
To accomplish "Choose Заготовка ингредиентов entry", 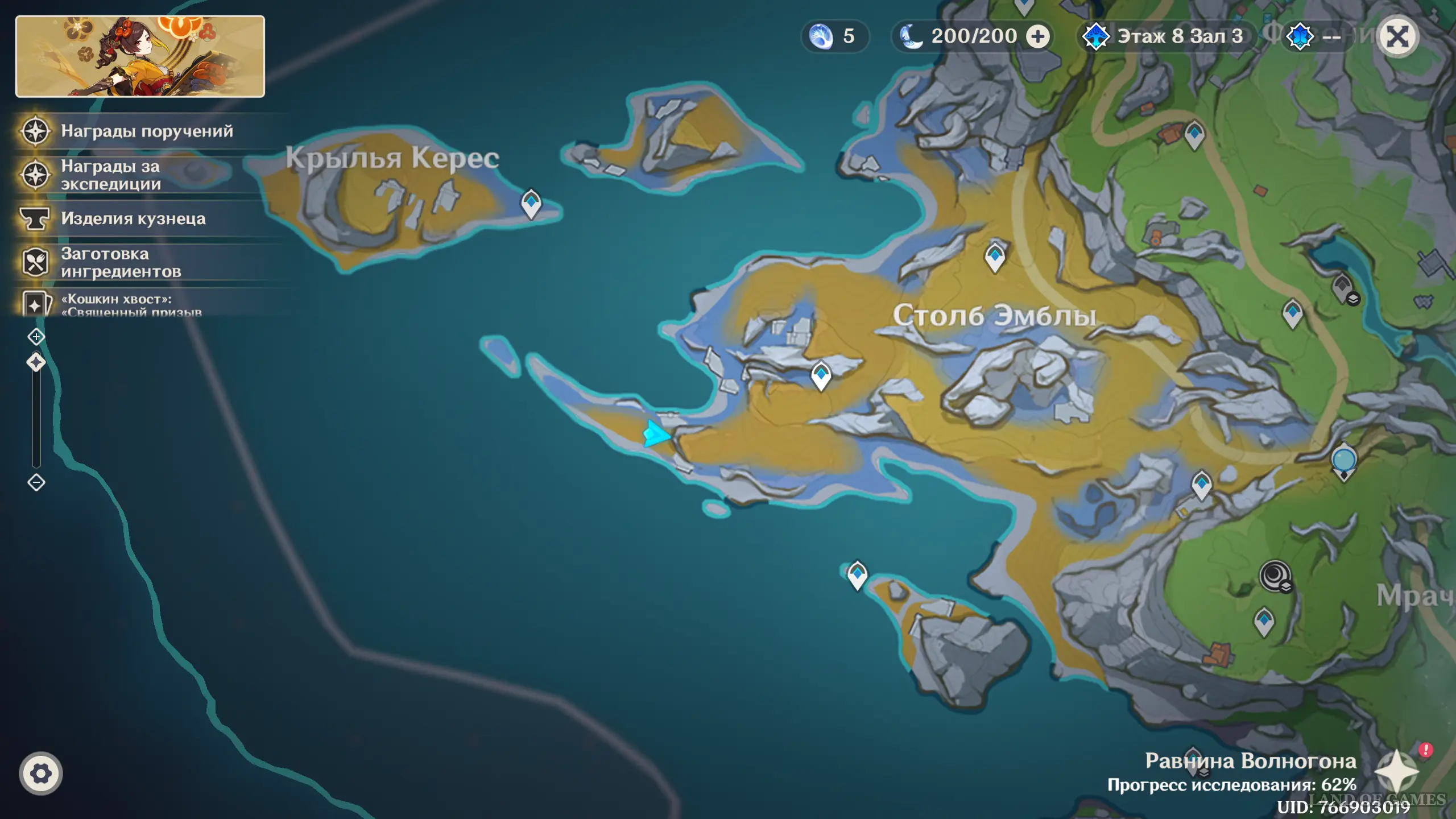I will [121, 263].
